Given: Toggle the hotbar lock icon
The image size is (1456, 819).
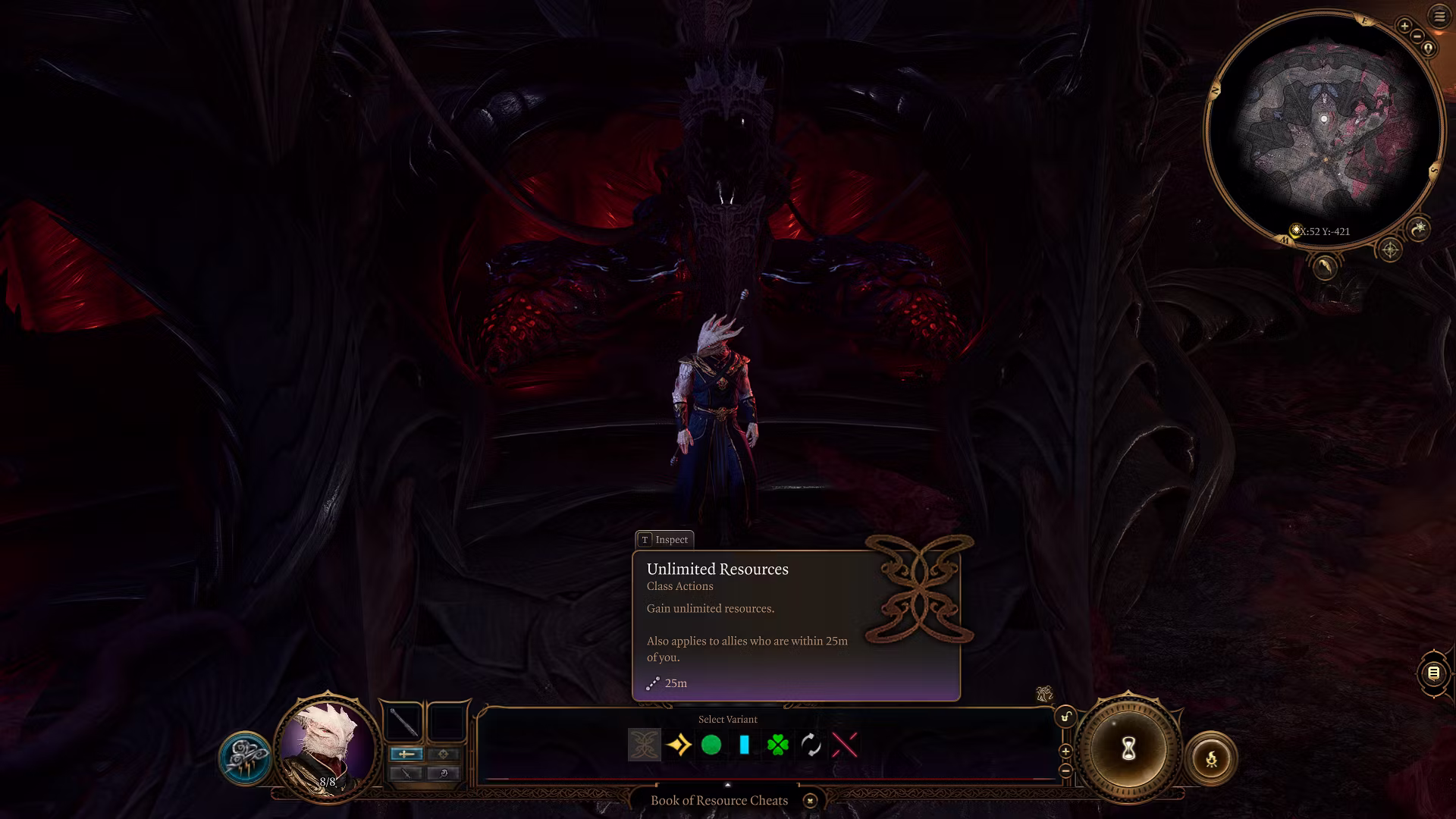Looking at the screenshot, I should click(x=1065, y=717).
